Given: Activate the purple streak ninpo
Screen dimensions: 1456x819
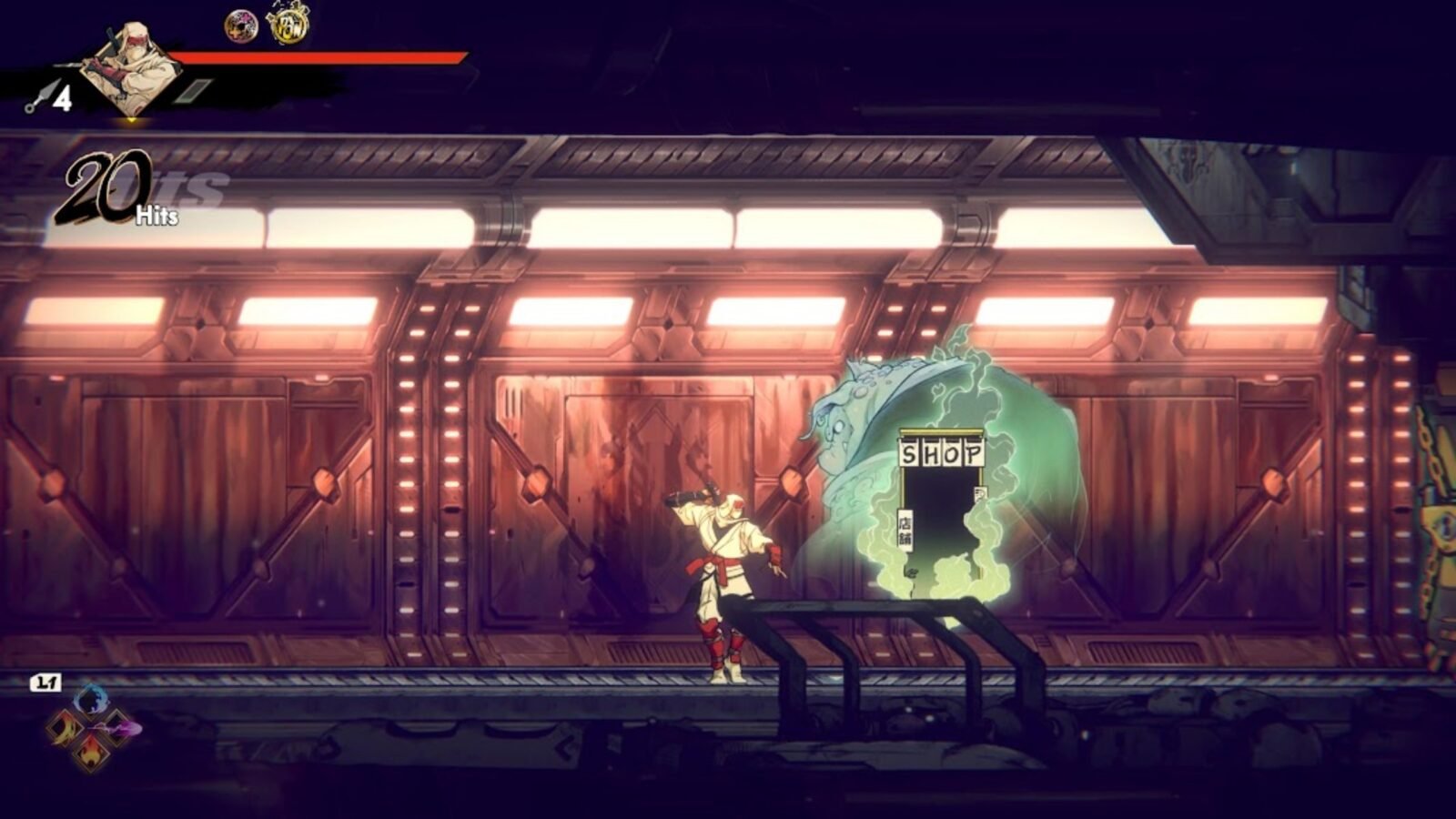Looking at the screenshot, I should click(x=119, y=728).
